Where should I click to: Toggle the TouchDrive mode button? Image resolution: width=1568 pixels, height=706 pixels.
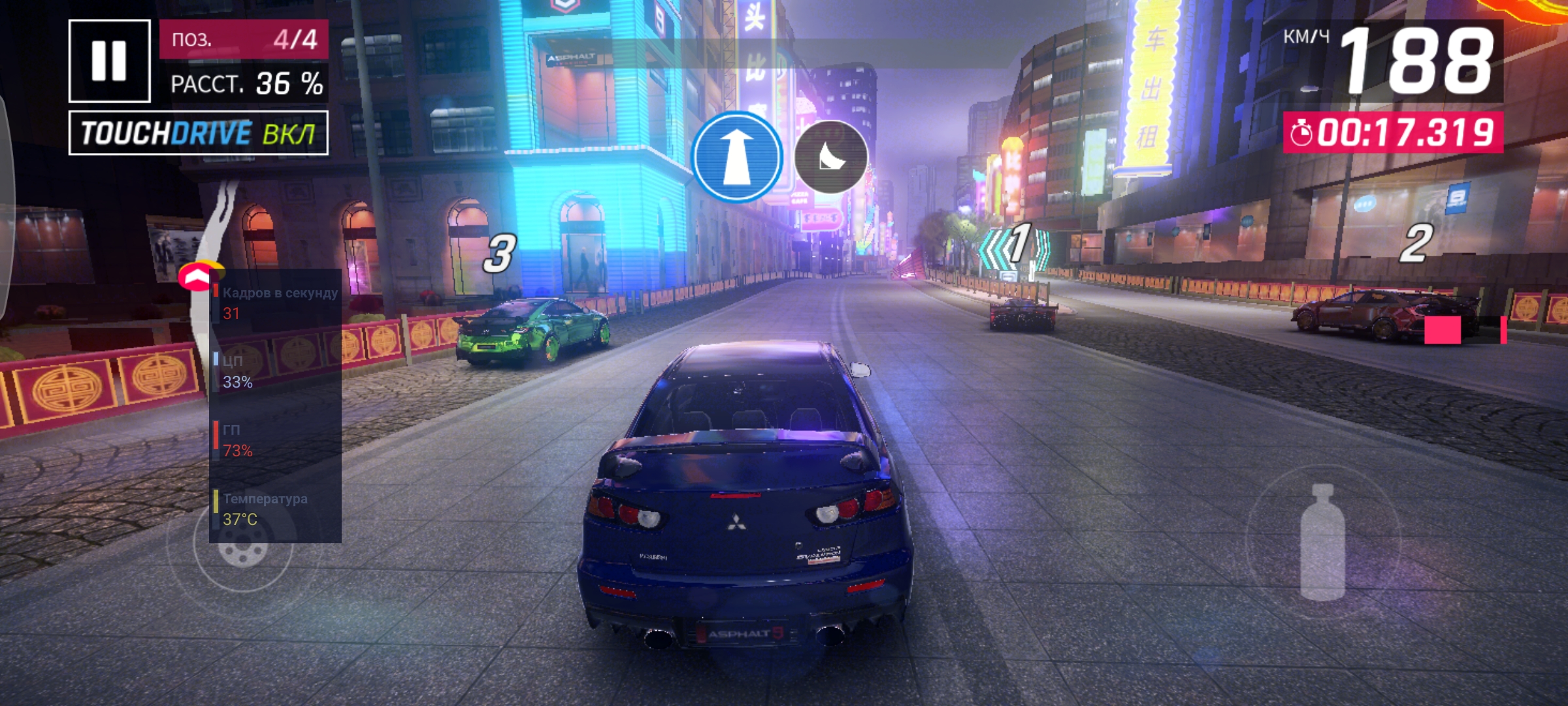pos(198,133)
